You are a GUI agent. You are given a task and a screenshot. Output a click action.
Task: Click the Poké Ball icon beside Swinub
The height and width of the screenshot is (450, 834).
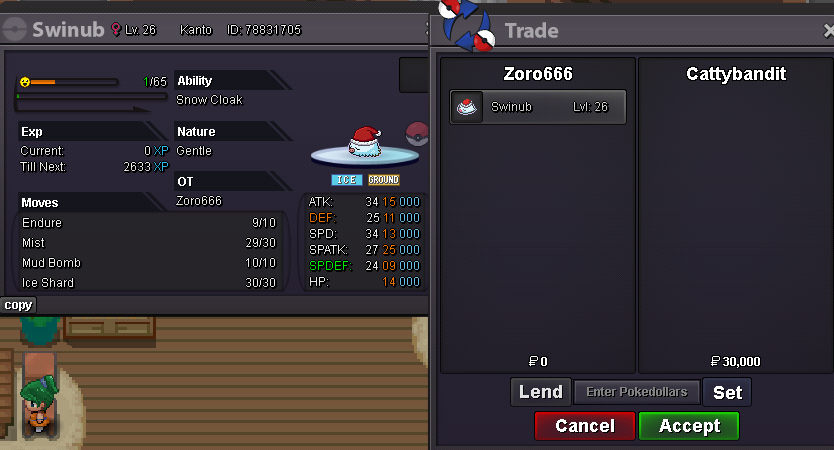point(416,133)
